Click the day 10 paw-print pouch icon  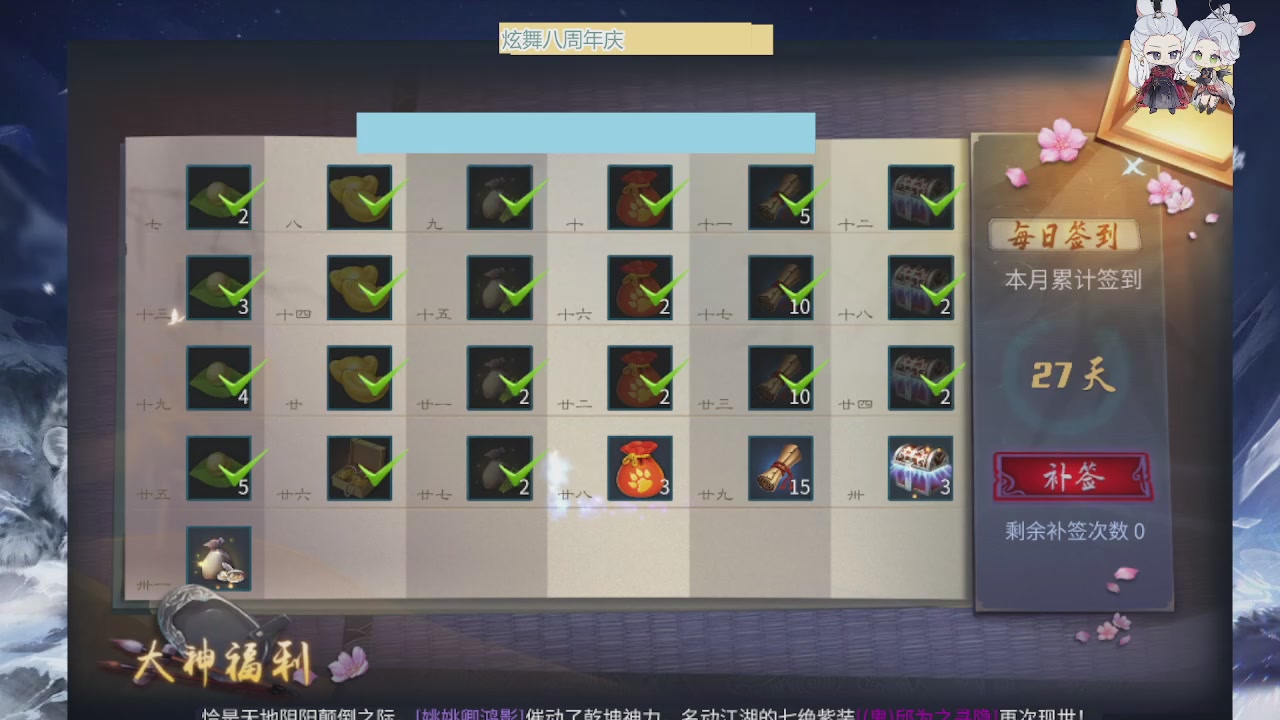[640, 197]
